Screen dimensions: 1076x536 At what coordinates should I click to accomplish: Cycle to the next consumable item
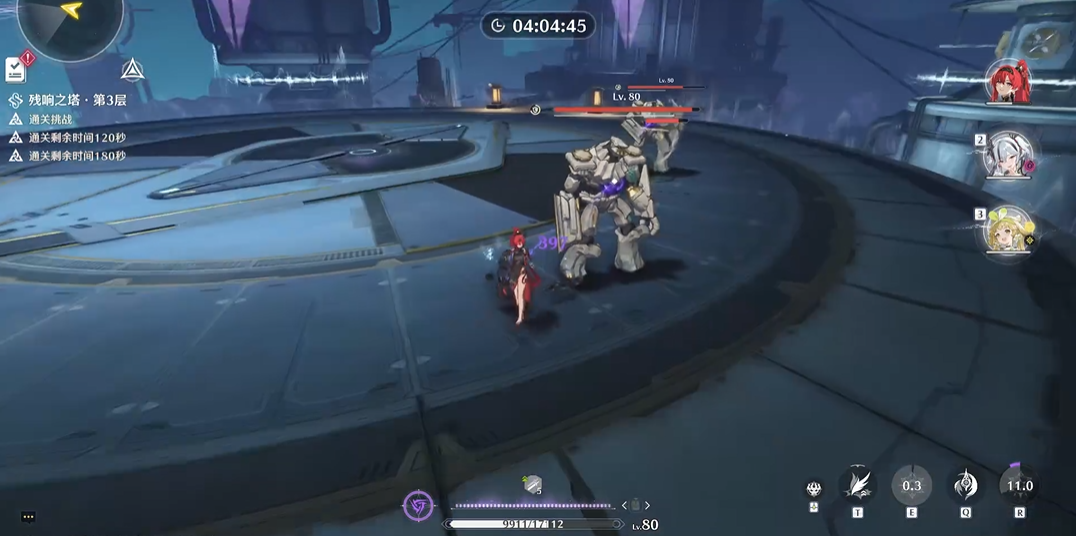[x=648, y=506]
